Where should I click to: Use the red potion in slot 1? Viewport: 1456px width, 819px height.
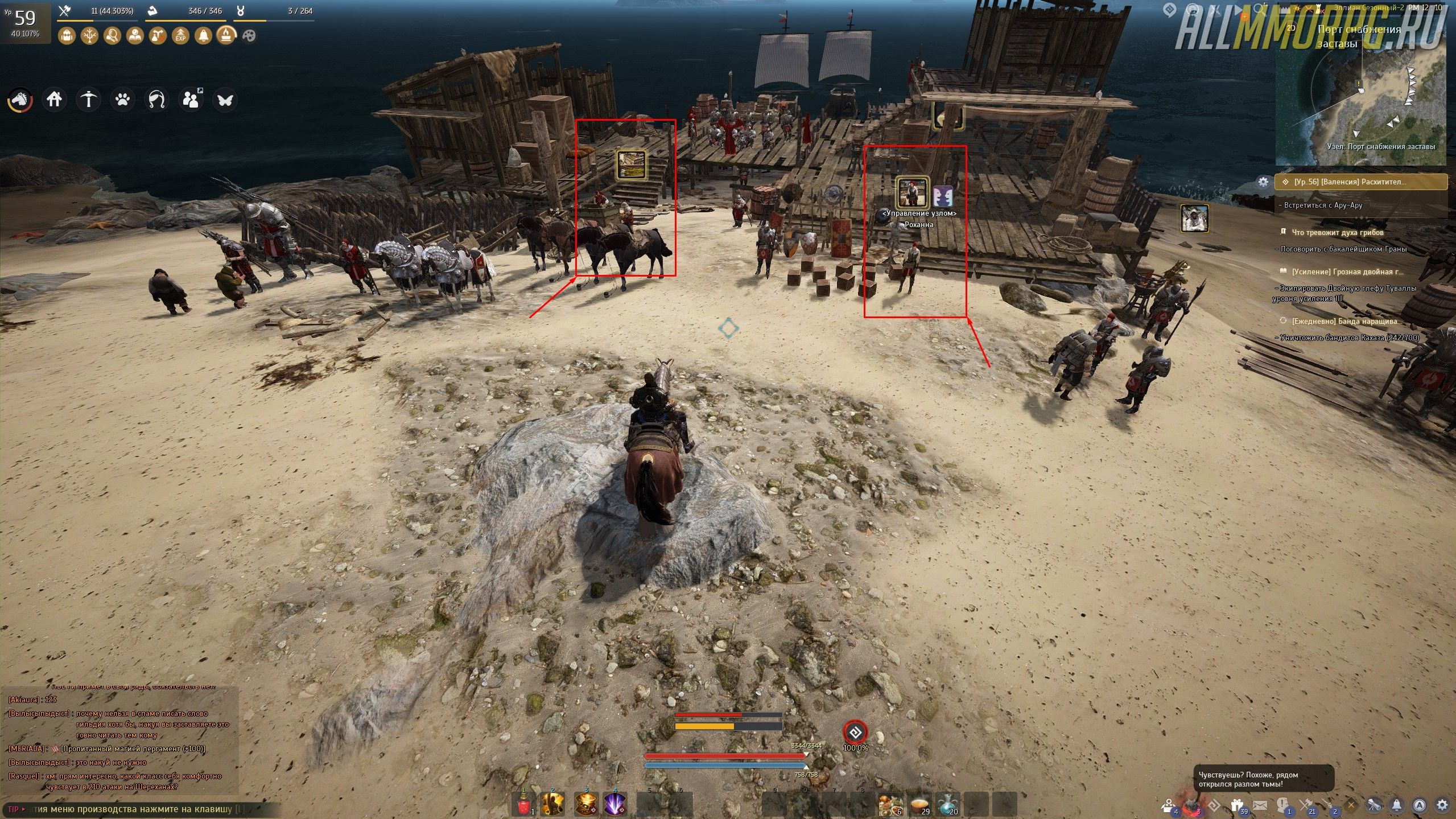coord(524,805)
